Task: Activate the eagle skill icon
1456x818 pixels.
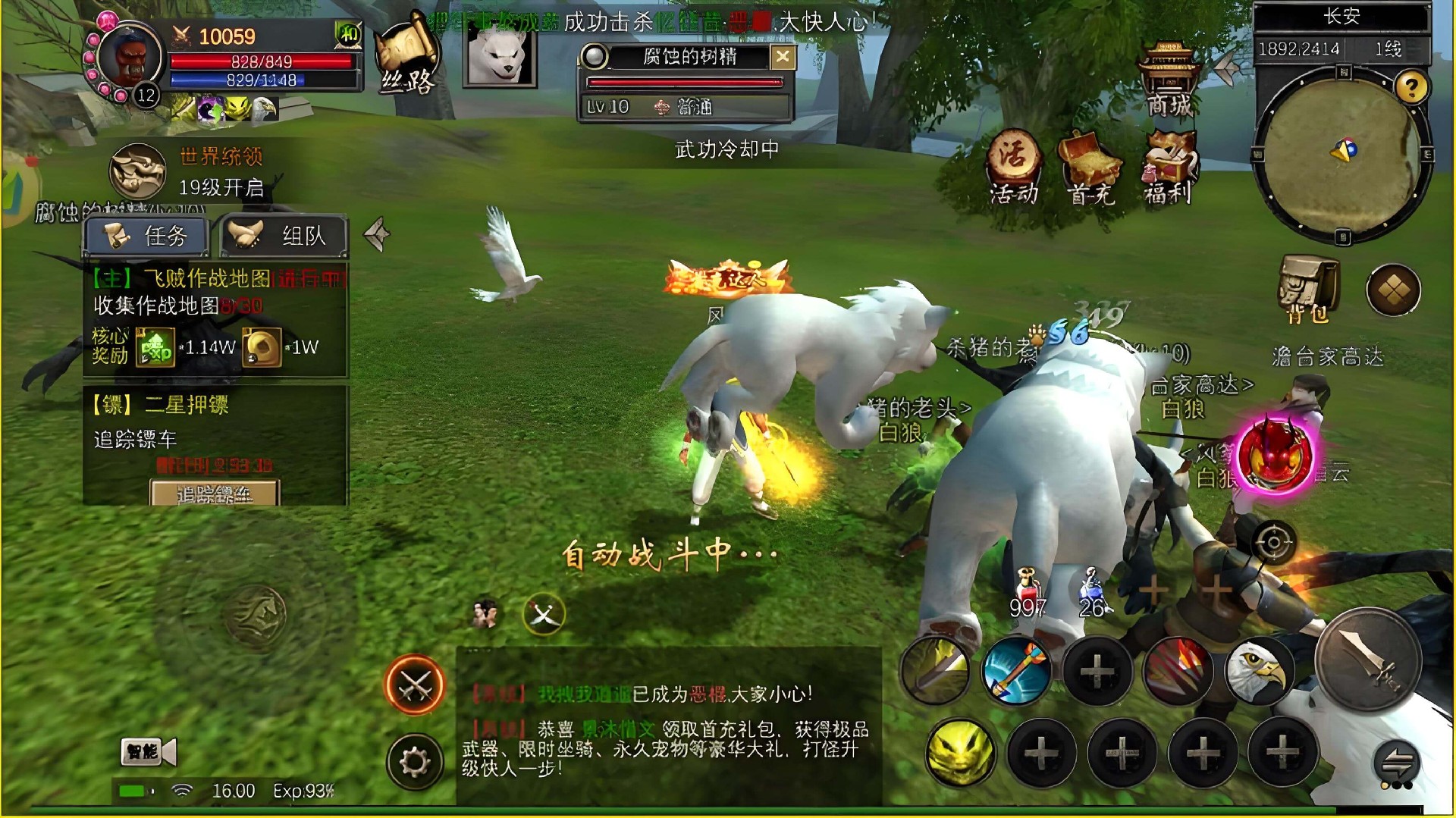Action: (x=1258, y=672)
